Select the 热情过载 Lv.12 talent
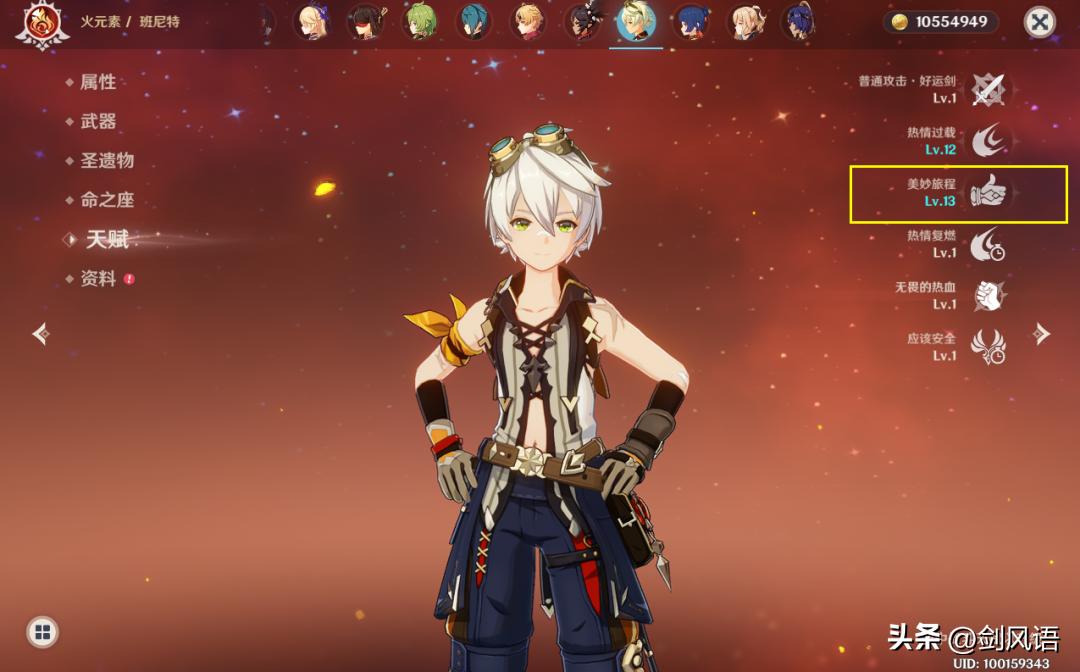Screen dimensions: 1080x672 point(989,141)
